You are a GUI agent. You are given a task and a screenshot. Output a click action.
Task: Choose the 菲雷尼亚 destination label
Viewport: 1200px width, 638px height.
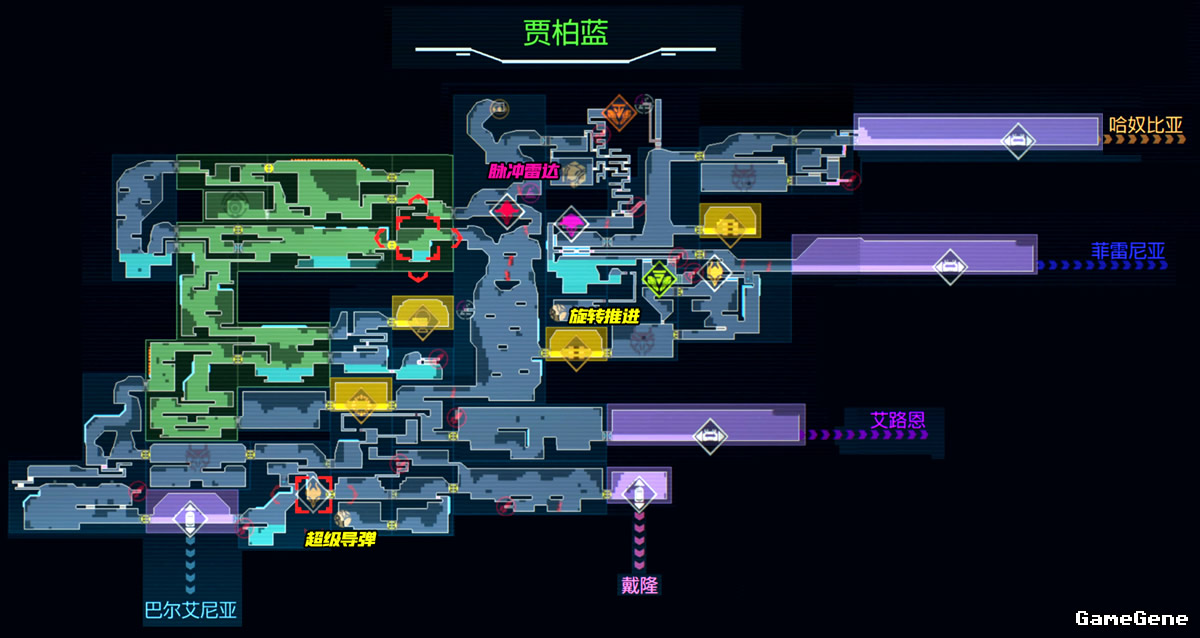coord(1128,251)
